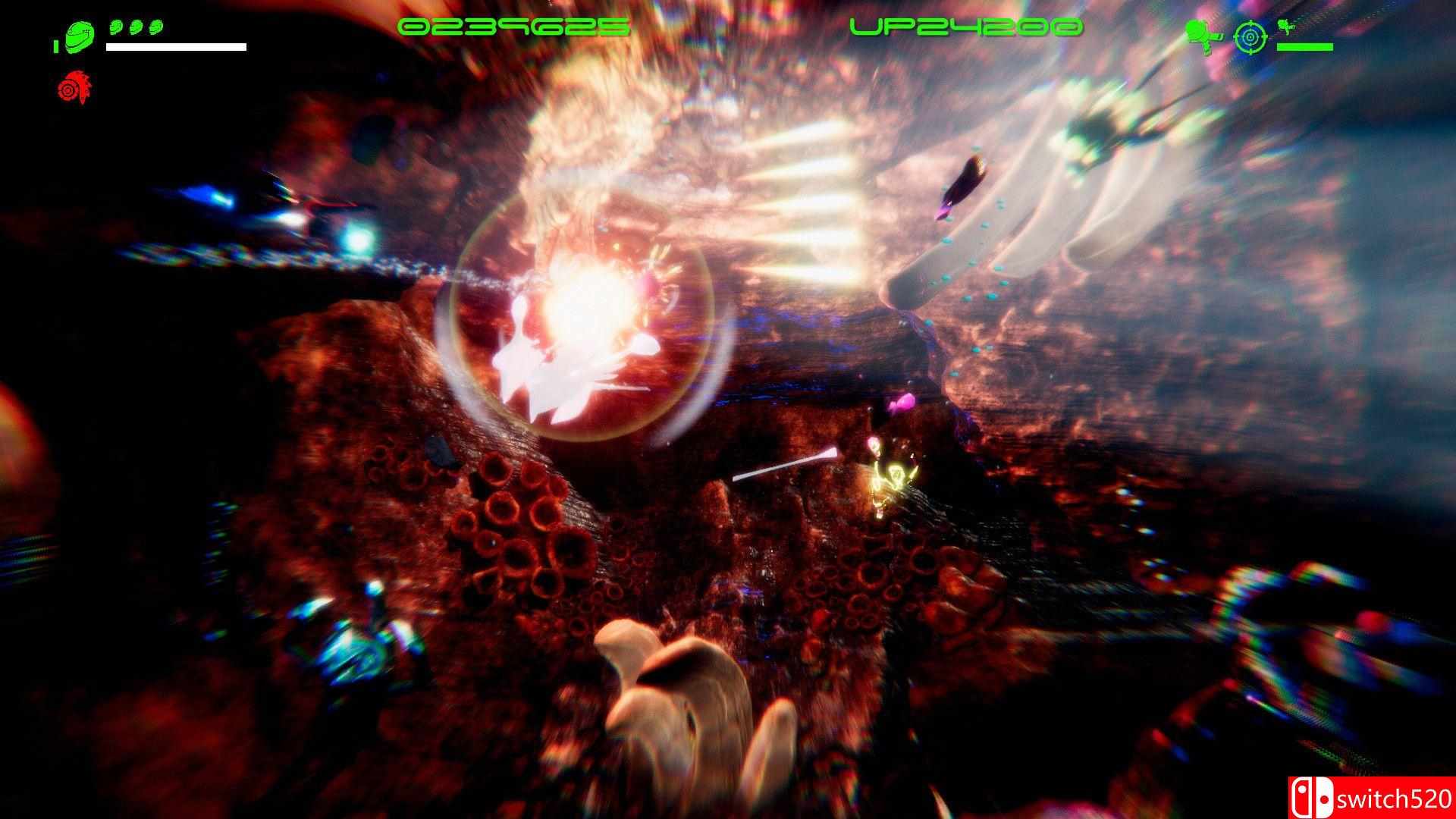Image resolution: width=1456 pixels, height=819 pixels.
Task: Click the green ammo gauge at top right
Action: (1304, 47)
